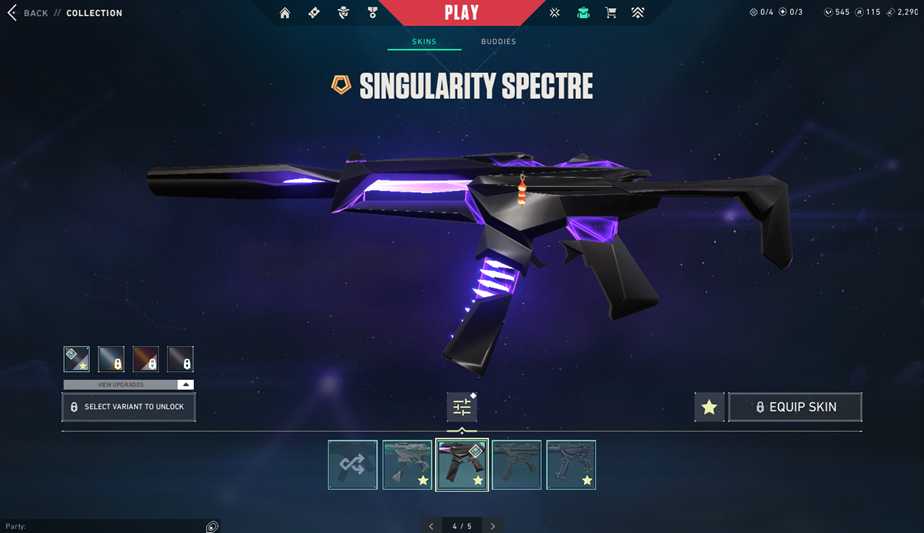Expand the View Upgrades bar
Image resolution: width=924 pixels, height=533 pixels.
coord(128,384)
